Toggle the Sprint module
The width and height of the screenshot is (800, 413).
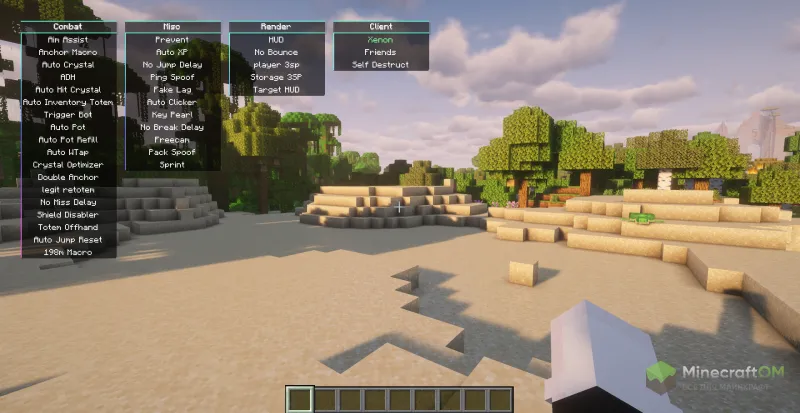pos(172,164)
